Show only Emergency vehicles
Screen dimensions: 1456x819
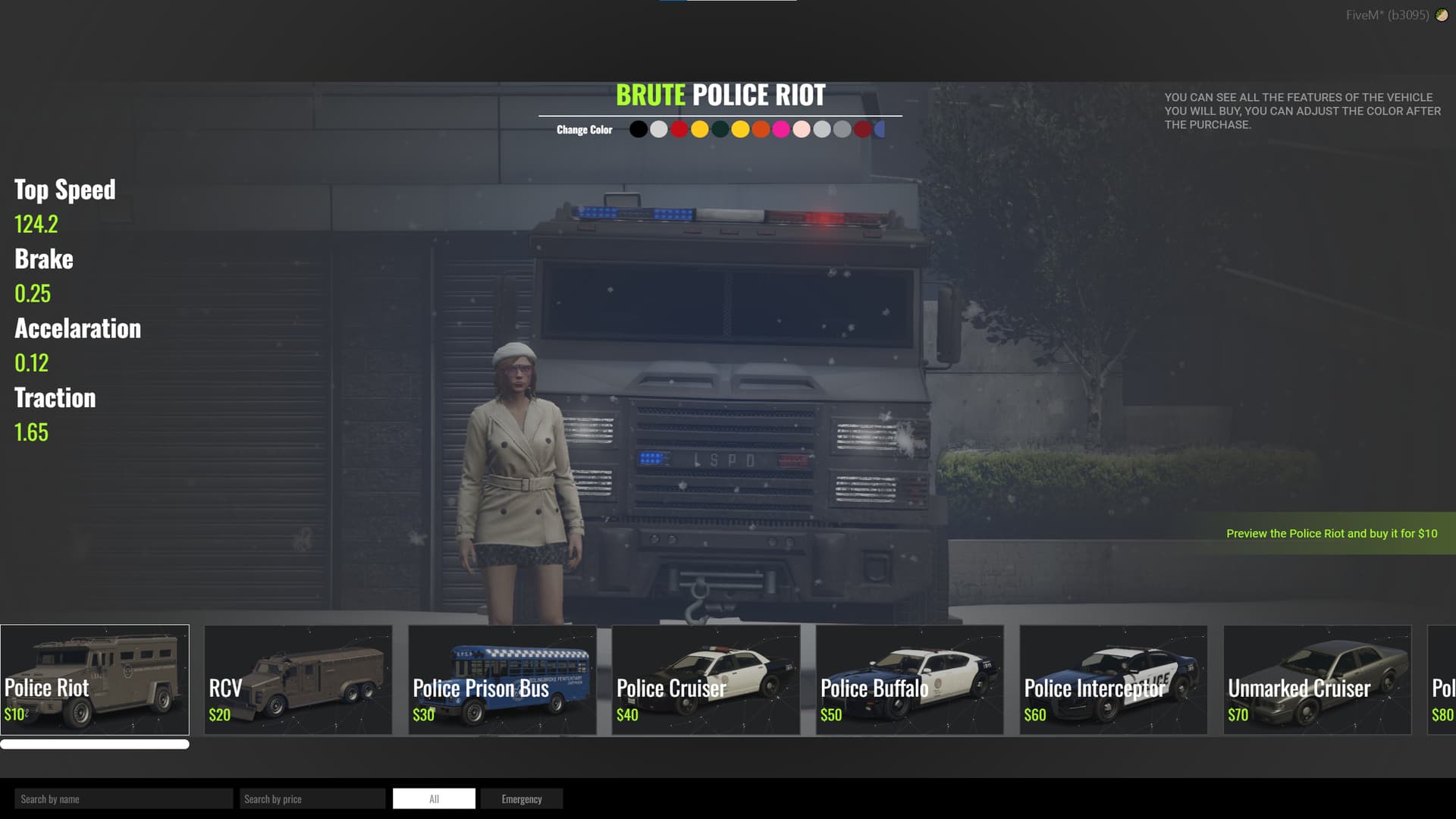point(522,799)
